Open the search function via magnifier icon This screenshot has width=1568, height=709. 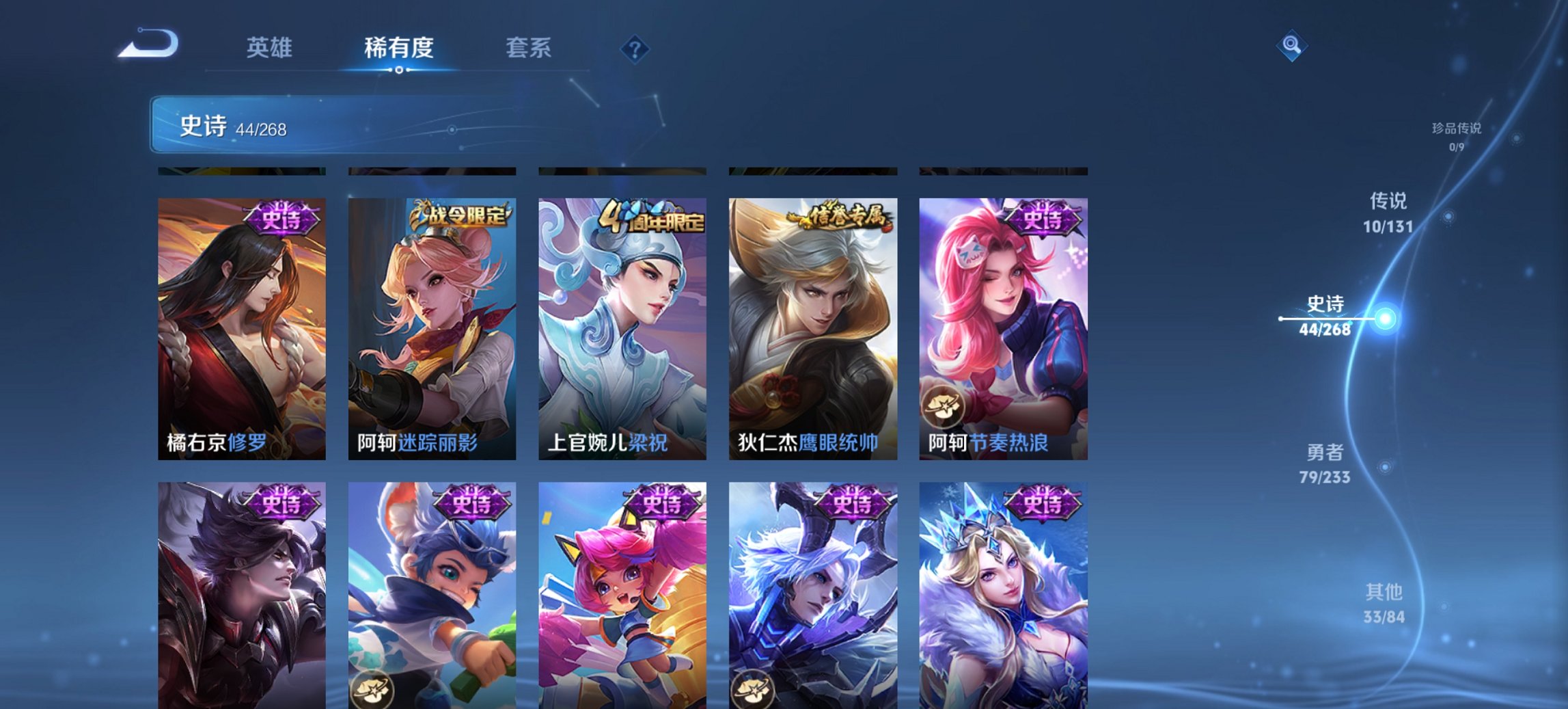1290,46
